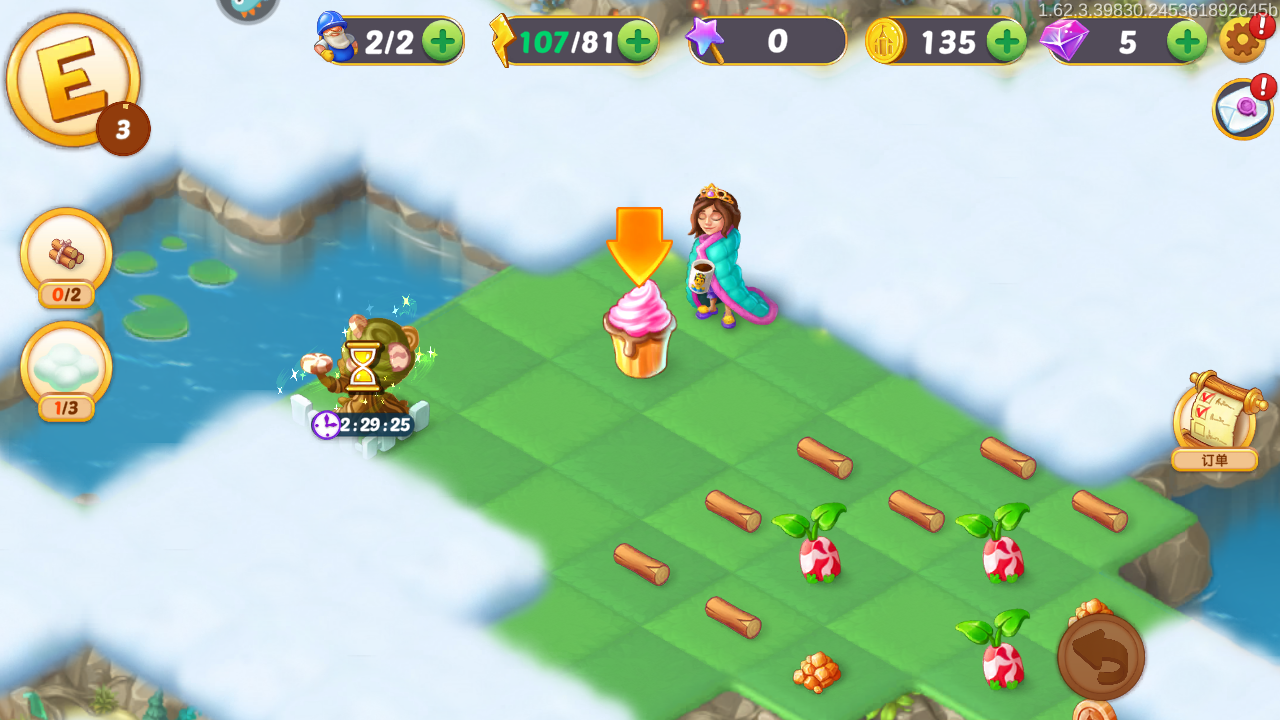Buy more energy with the plus button

click(x=637, y=41)
